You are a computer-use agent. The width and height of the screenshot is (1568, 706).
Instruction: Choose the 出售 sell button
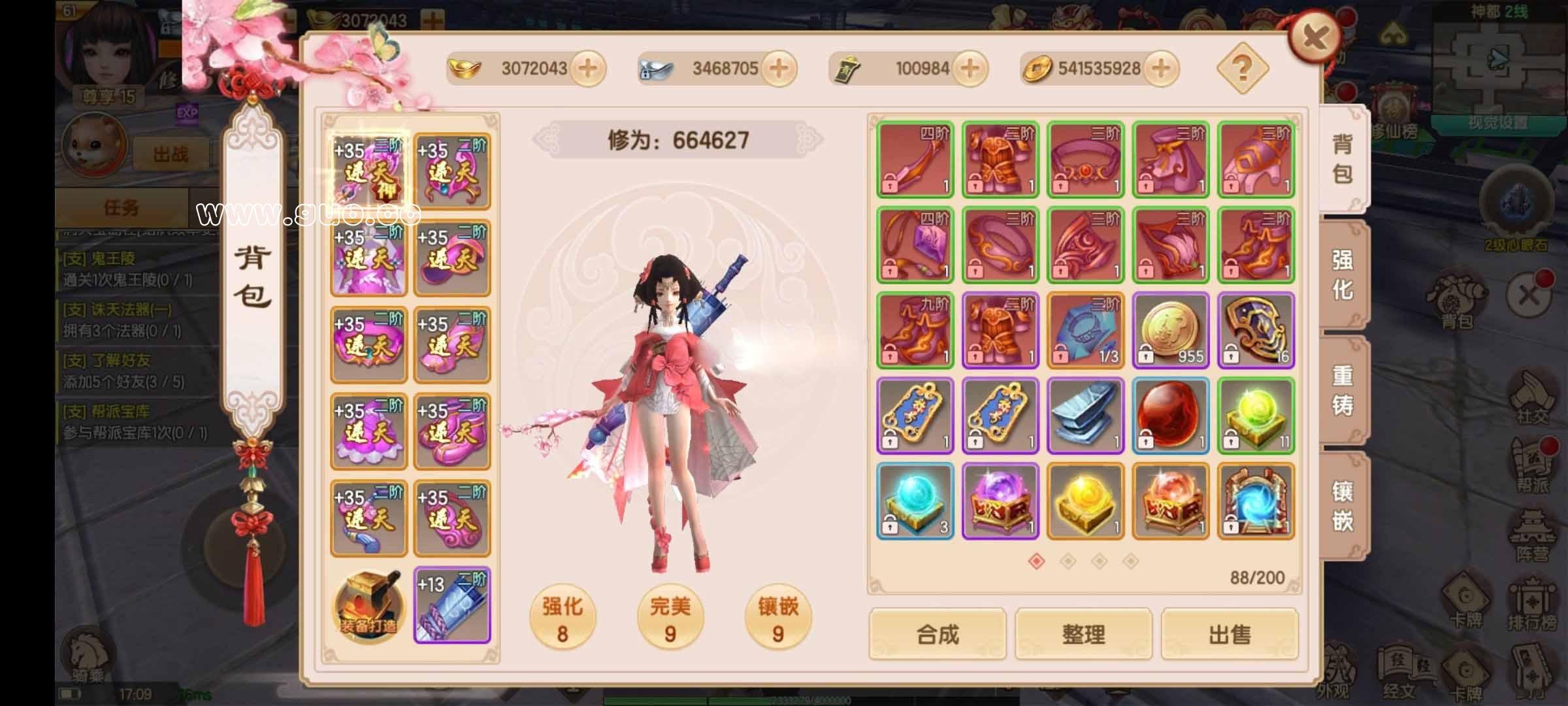[1230, 634]
